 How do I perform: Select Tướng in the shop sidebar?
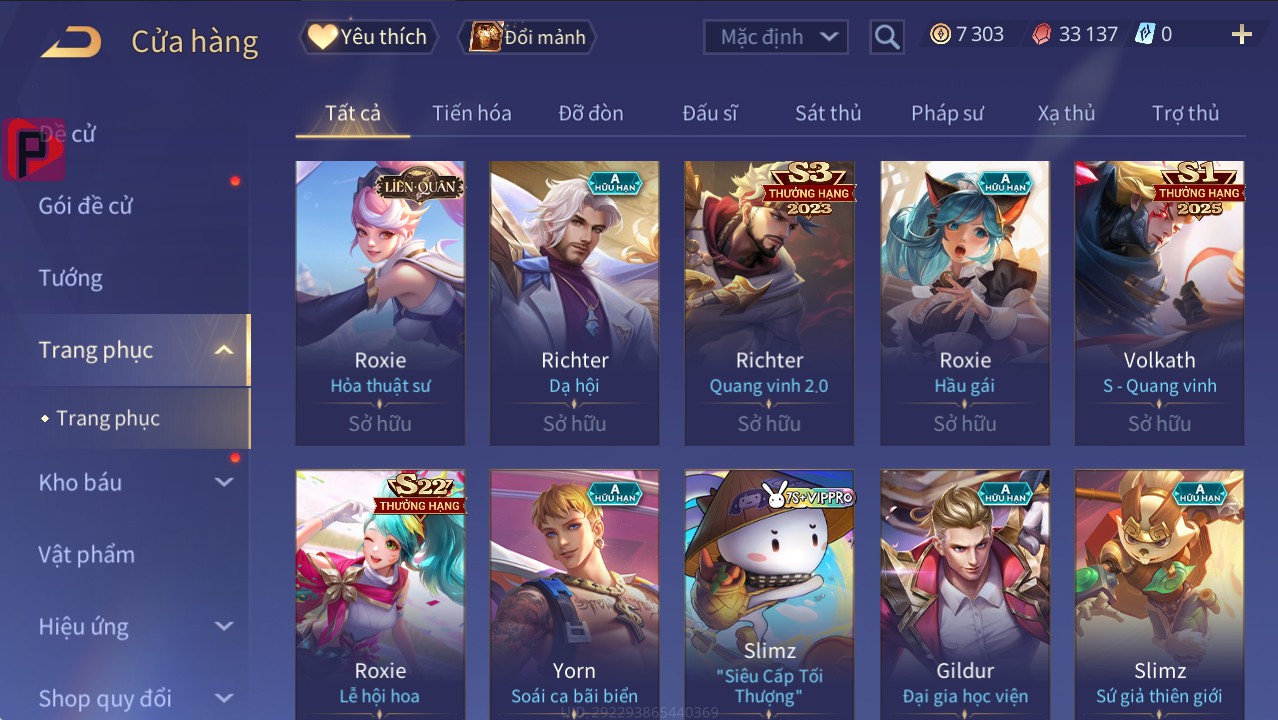tap(71, 278)
